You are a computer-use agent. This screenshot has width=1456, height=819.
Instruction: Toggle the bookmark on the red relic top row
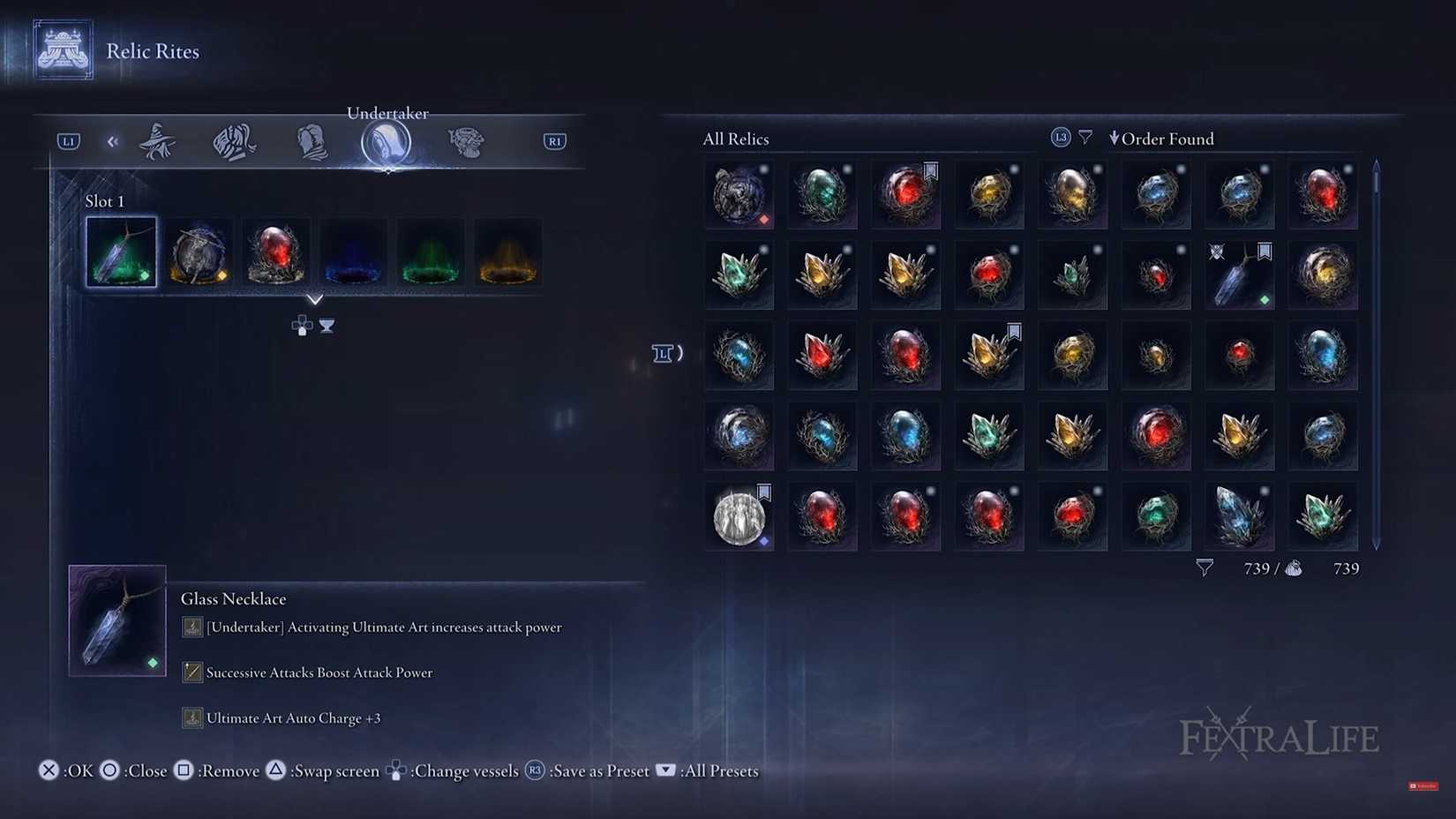coord(931,170)
